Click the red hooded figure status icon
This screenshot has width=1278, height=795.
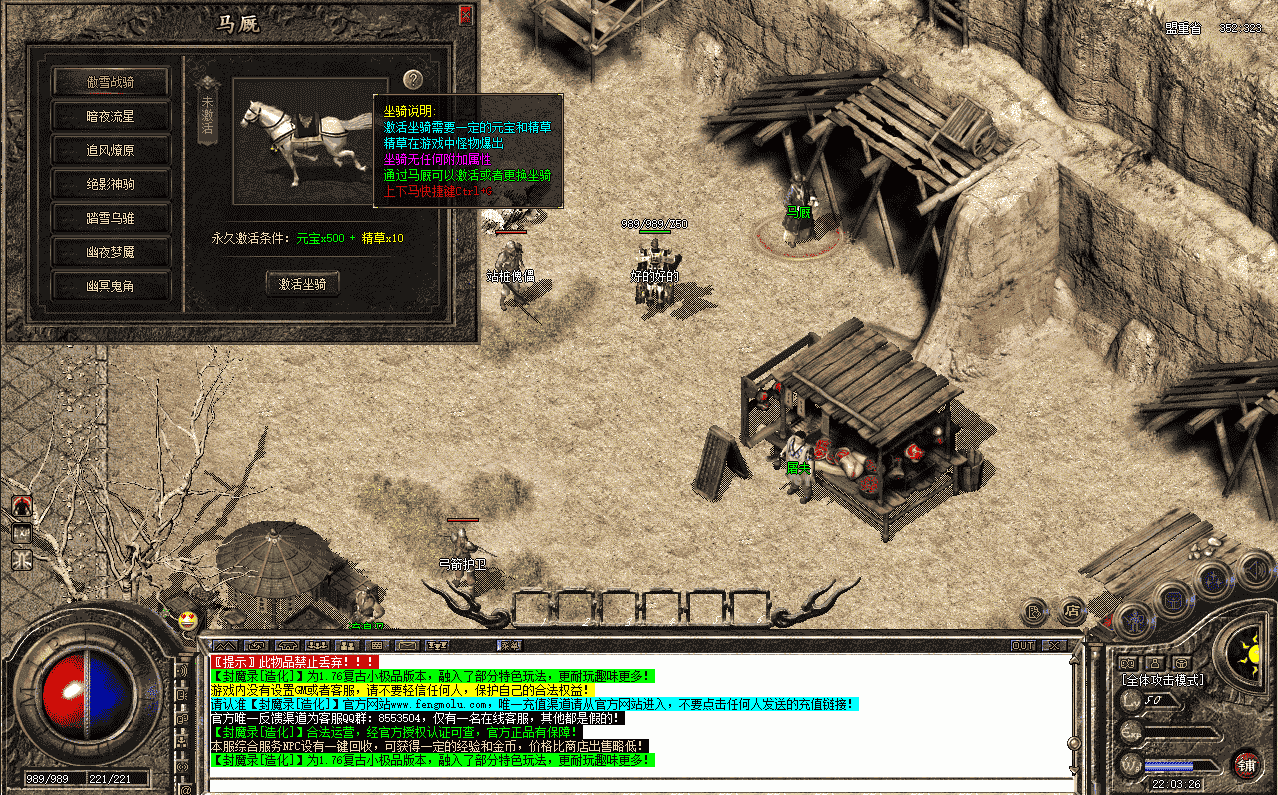pyautogui.click(x=22, y=506)
